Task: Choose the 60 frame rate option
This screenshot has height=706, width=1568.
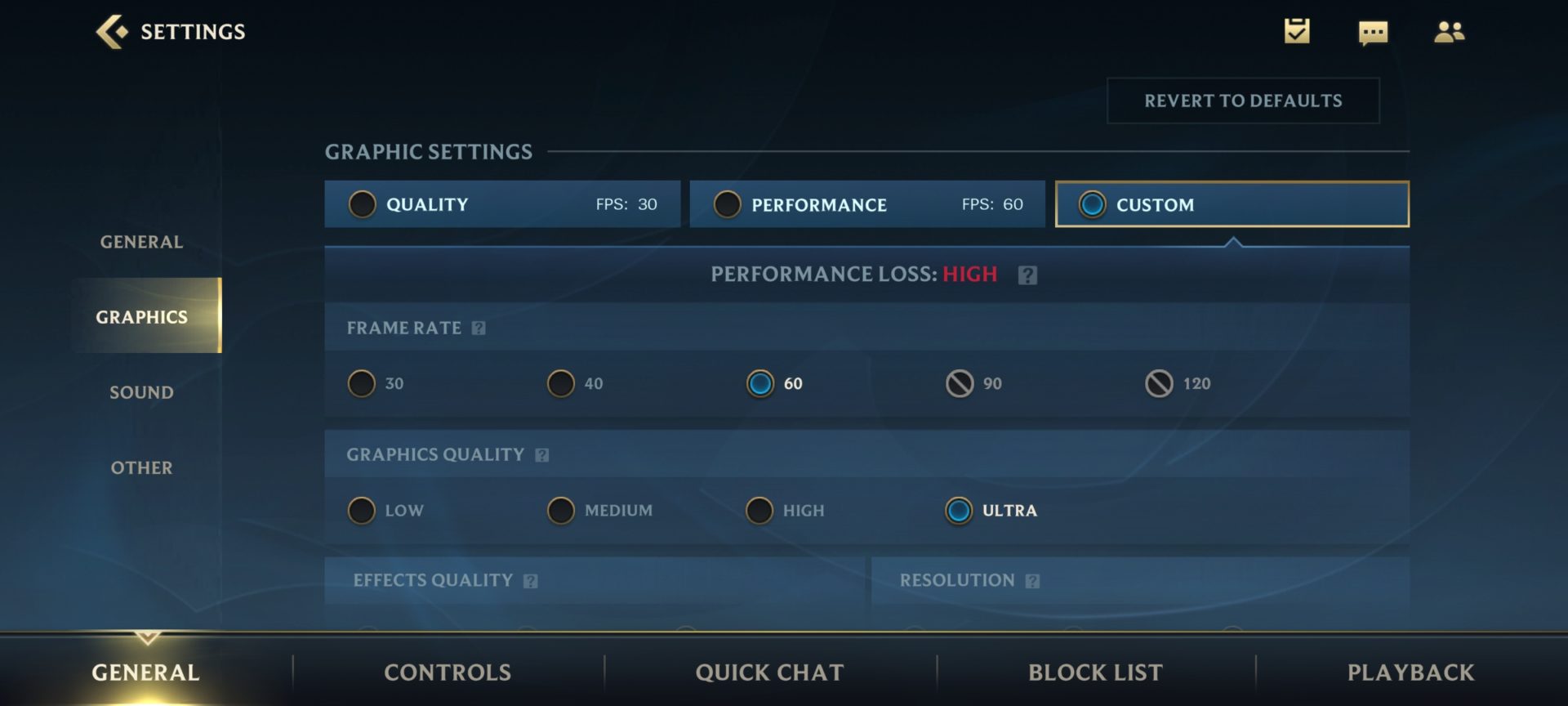Action: [x=760, y=383]
